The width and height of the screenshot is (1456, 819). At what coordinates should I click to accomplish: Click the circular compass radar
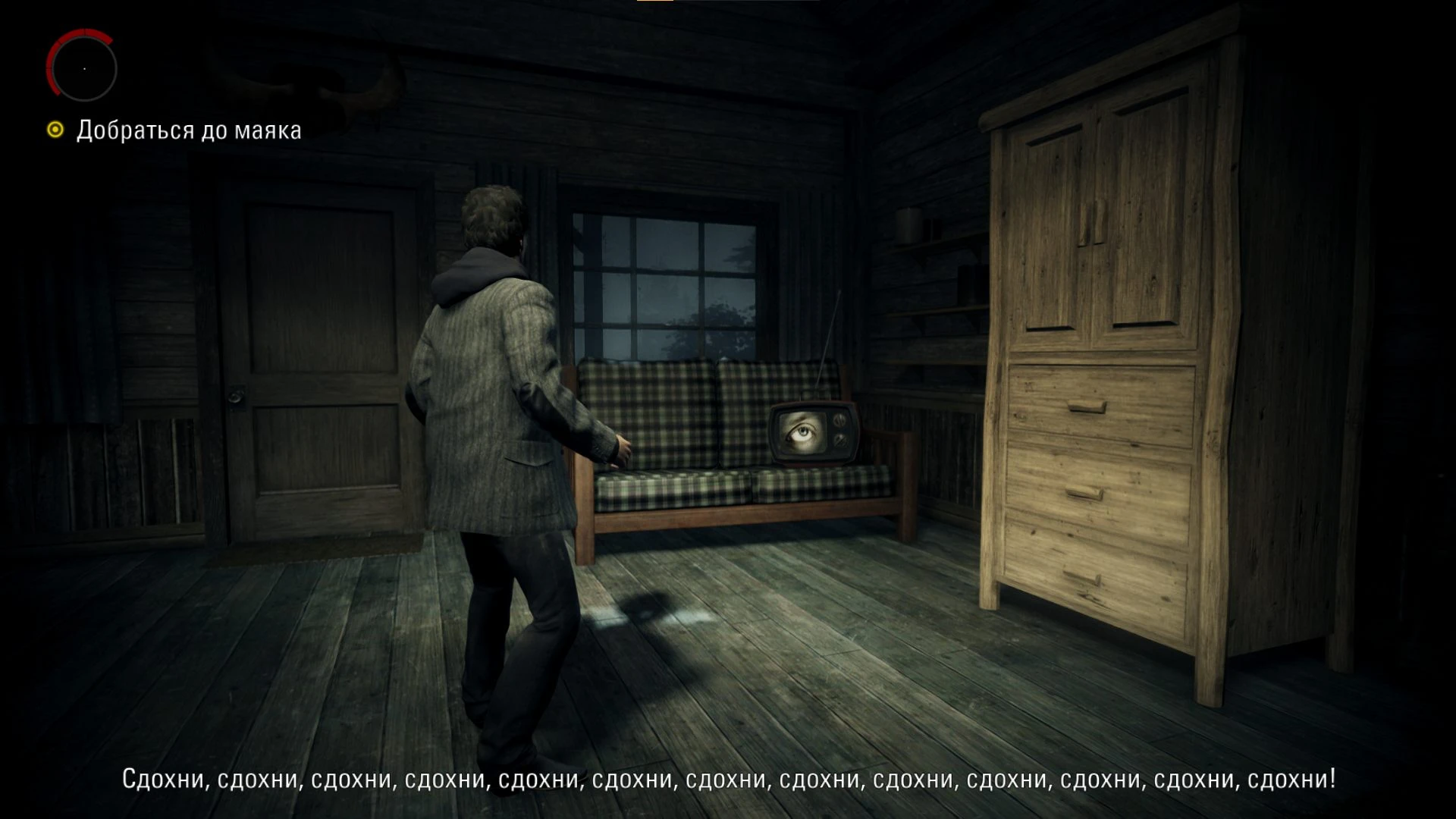tap(83, 68)
